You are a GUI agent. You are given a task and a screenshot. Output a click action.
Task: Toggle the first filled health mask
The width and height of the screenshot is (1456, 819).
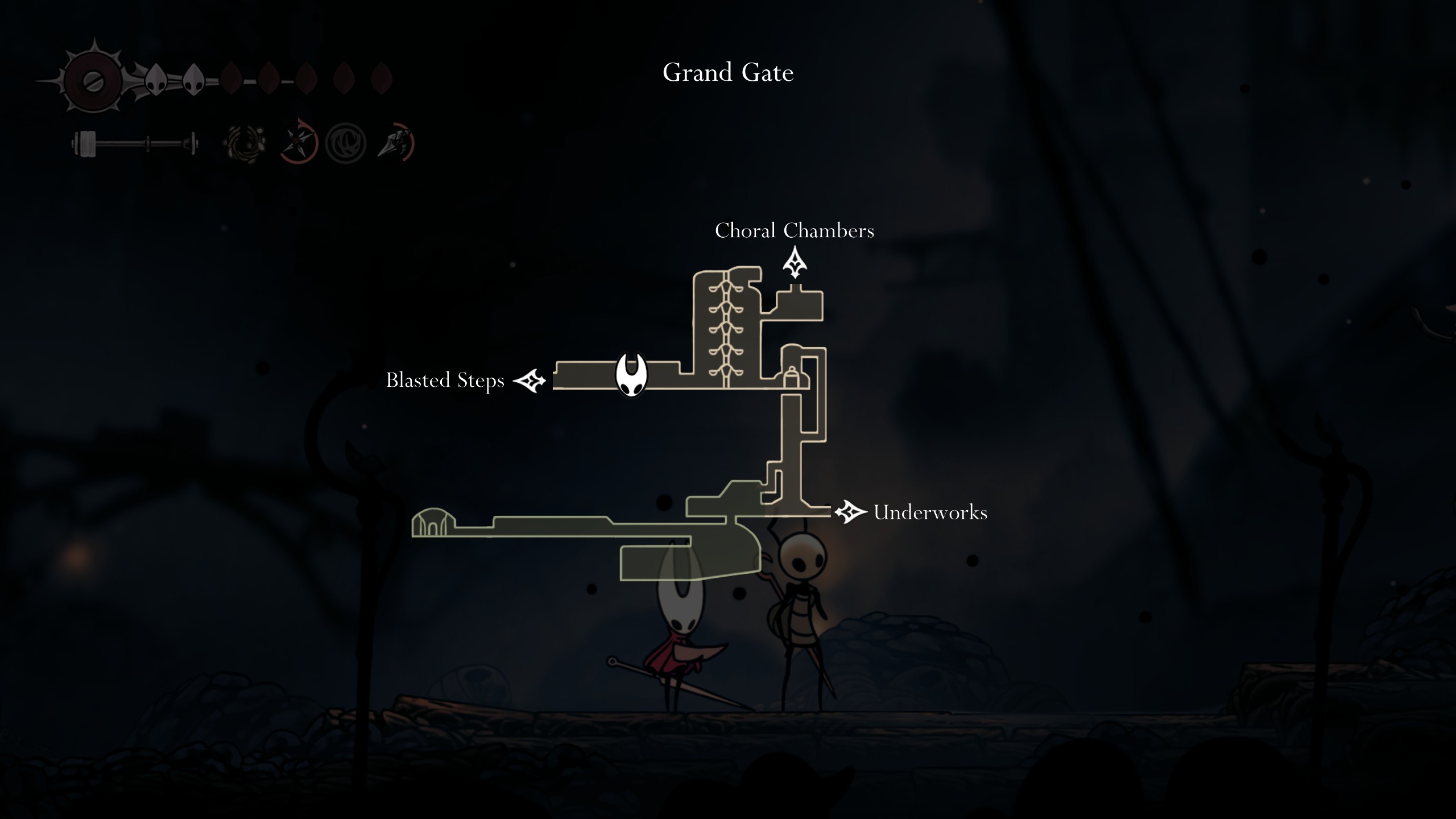155,78
